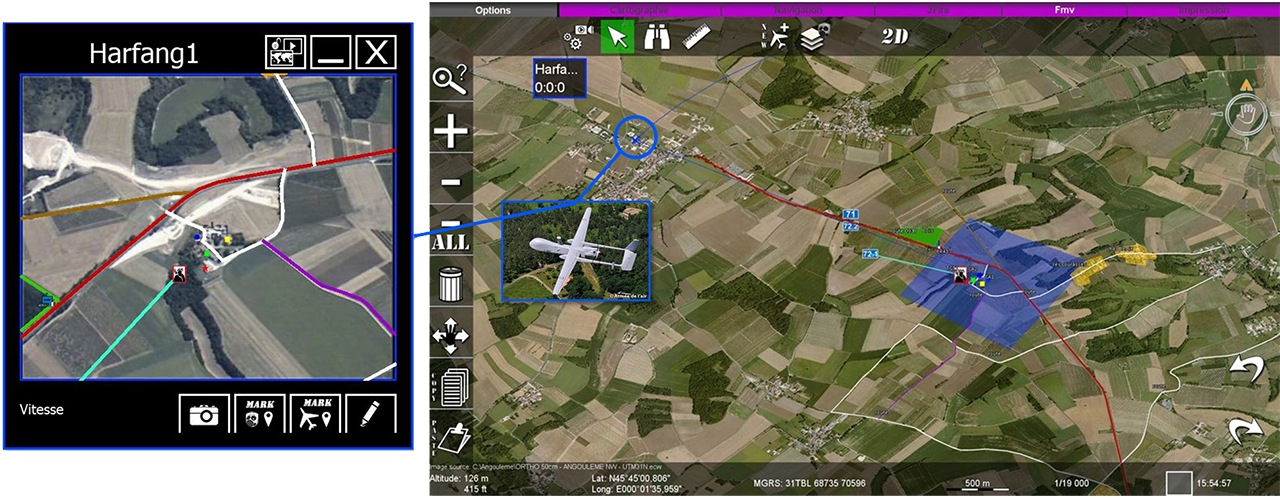Click the magnifier search query icon

450,79
